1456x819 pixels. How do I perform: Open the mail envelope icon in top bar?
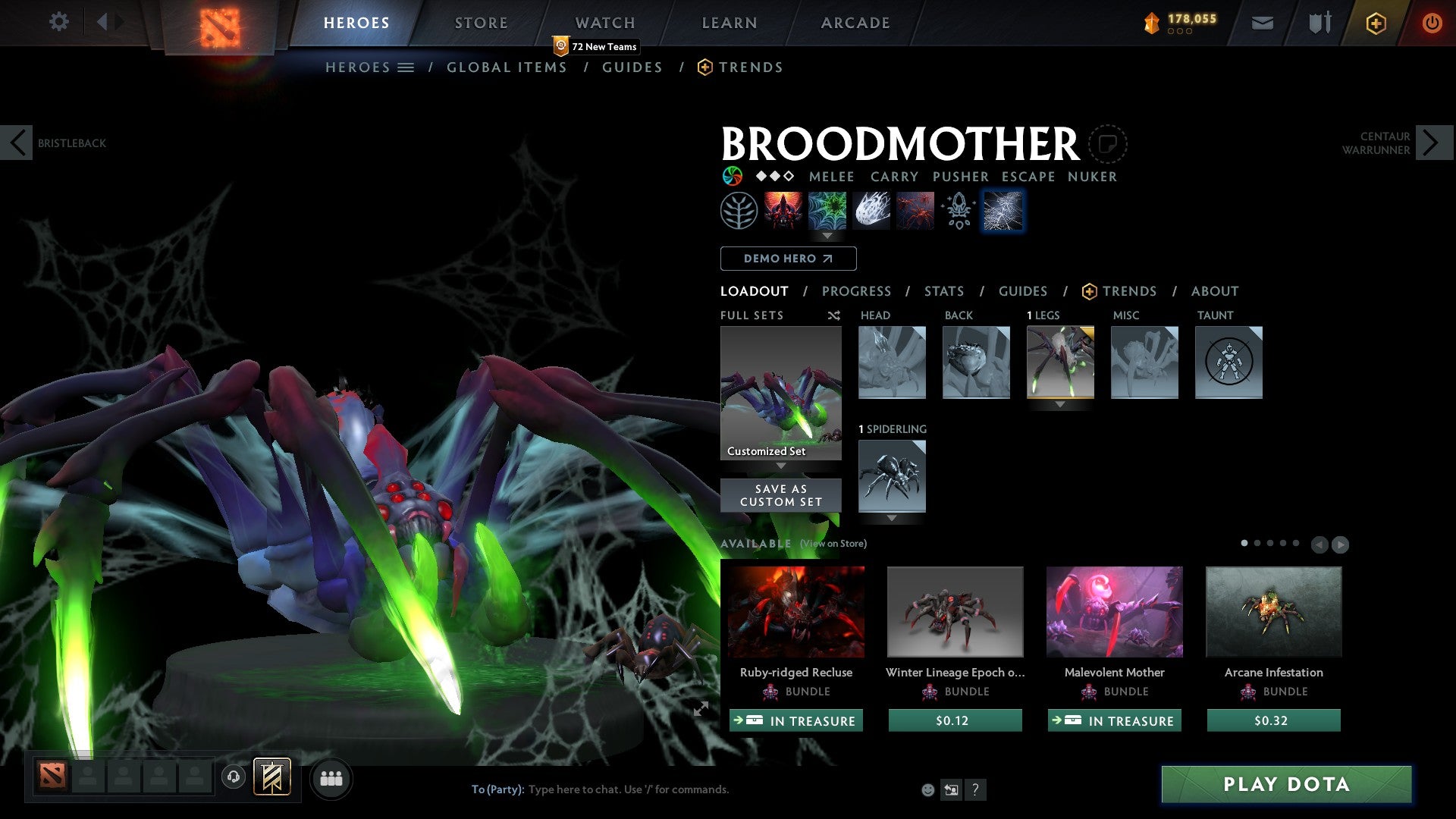[x=1263, y=23]
